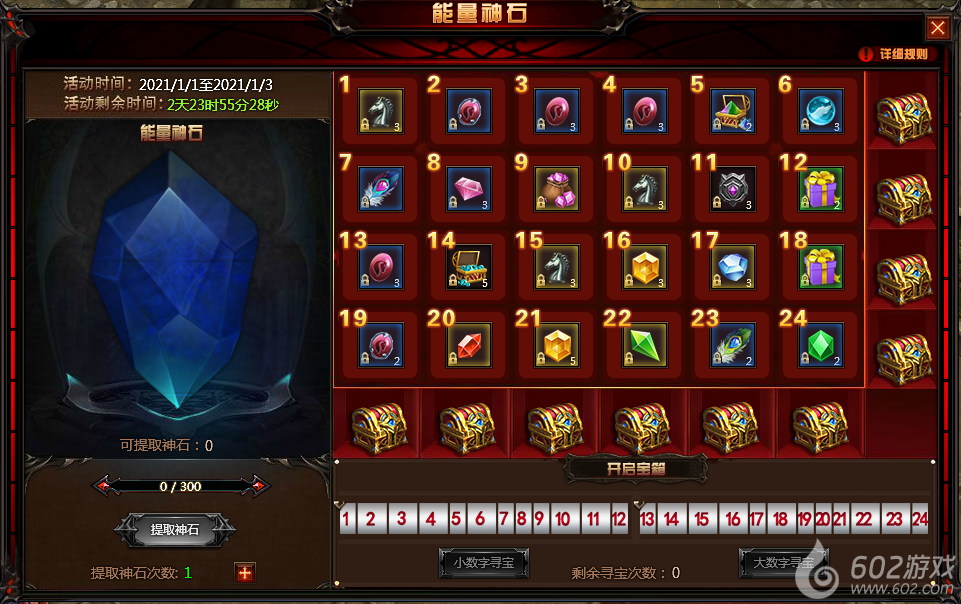Click the 开启宝箱 button

(x=636, y=468)
